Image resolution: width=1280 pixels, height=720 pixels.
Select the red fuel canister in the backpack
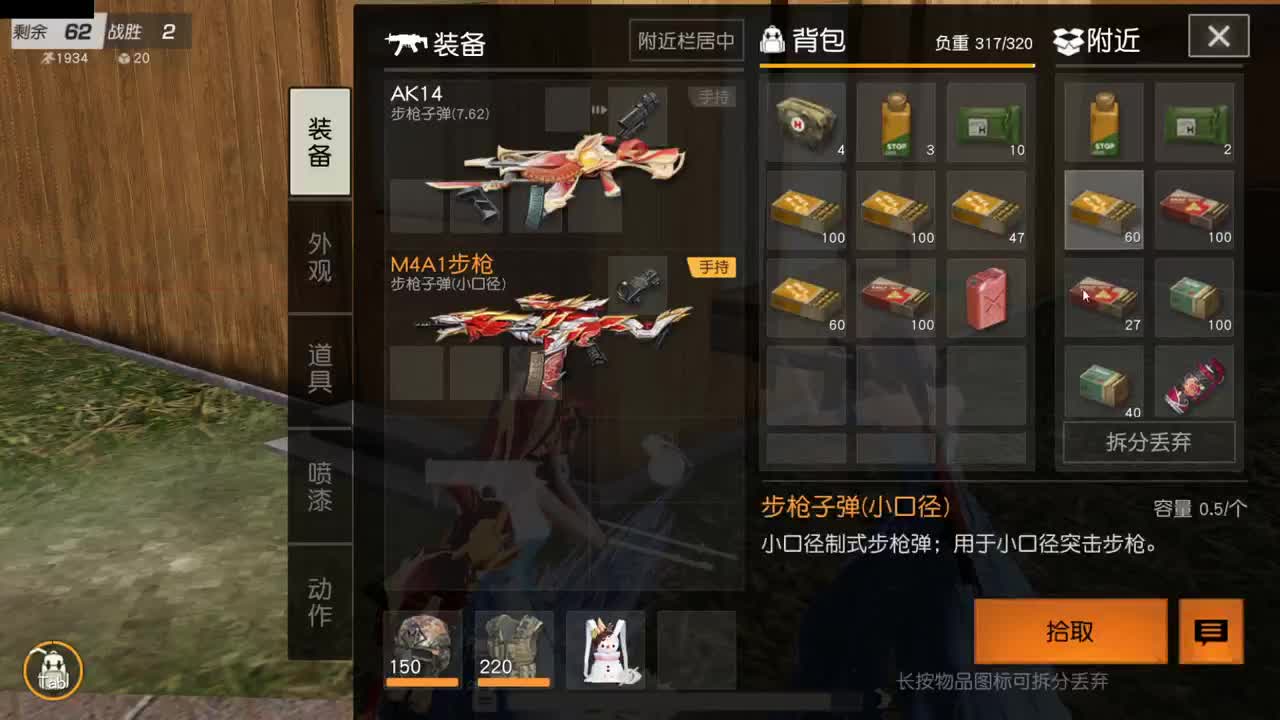pyautogui.click(x=986, y=297)
